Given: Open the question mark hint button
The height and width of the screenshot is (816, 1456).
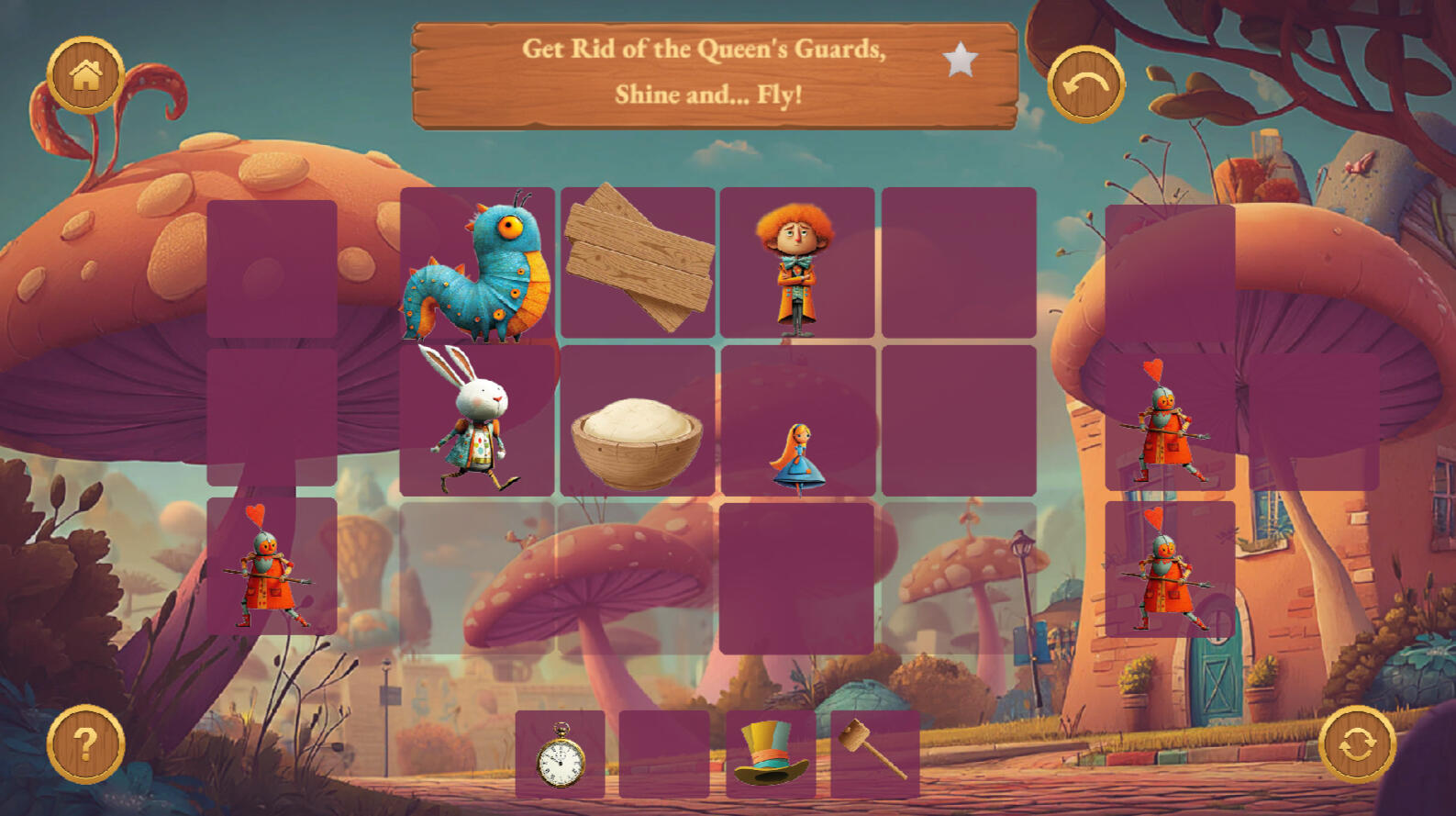Looking at the screenshot, I should point(85,743).
